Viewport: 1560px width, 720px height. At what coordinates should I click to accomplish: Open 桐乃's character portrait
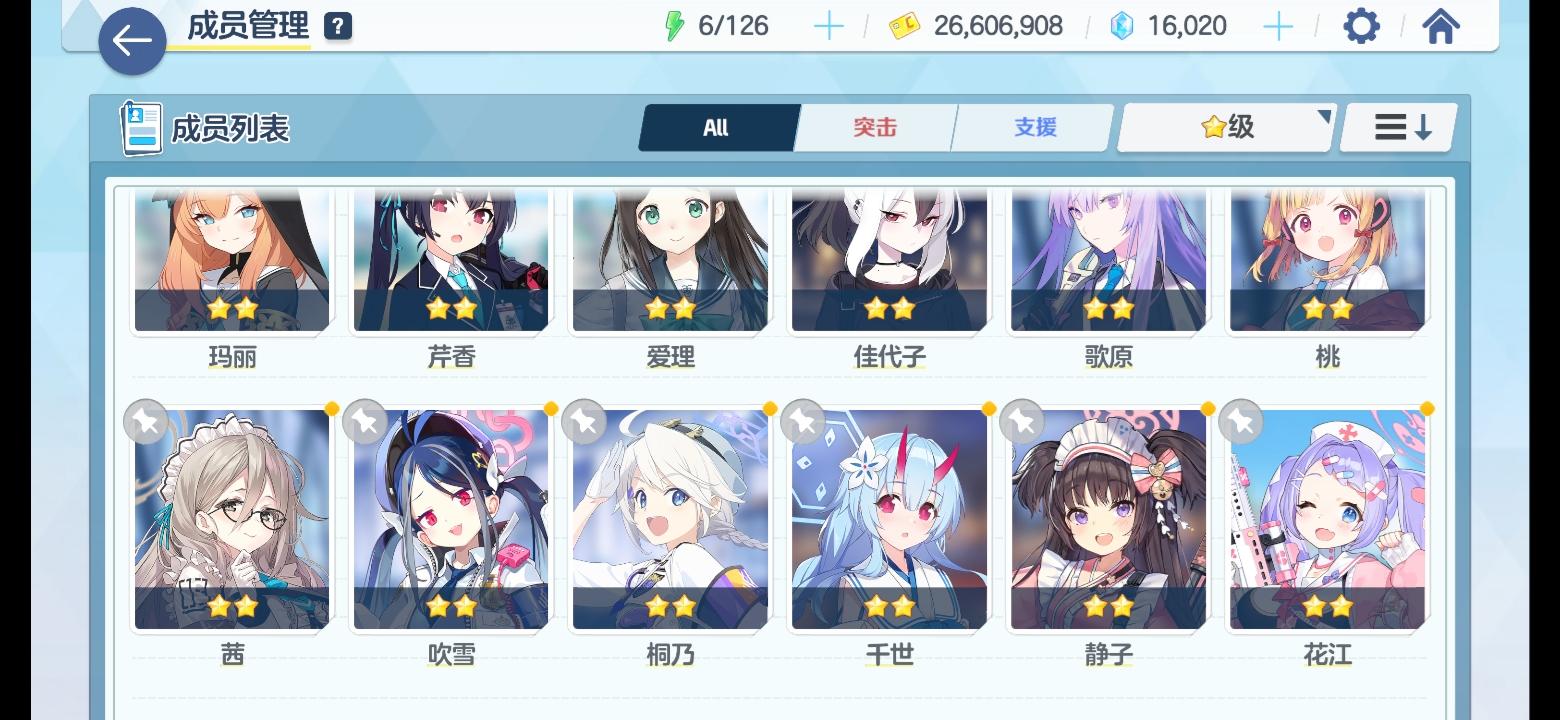(669, 515)
